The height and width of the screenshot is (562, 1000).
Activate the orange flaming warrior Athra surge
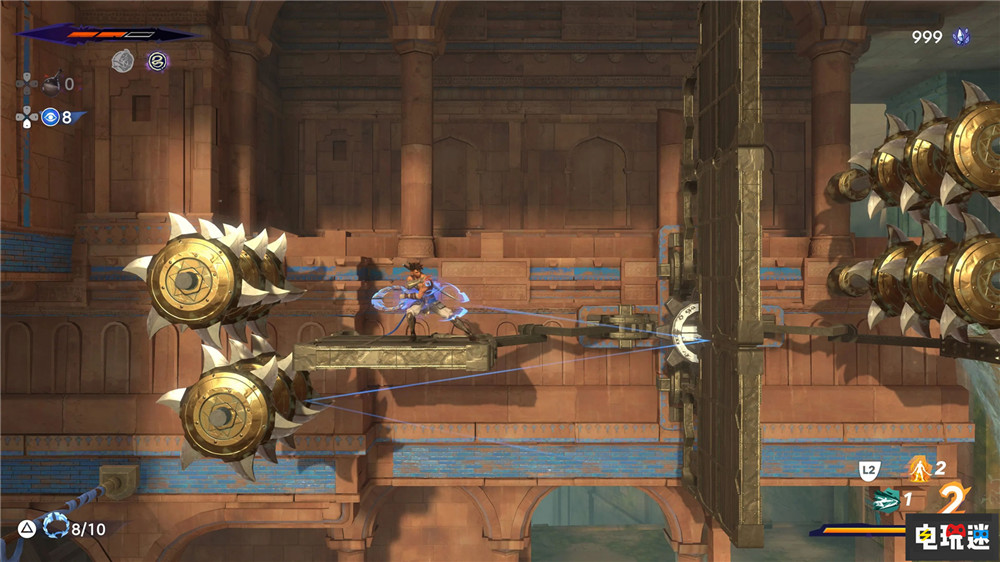[x=918, y=466]
